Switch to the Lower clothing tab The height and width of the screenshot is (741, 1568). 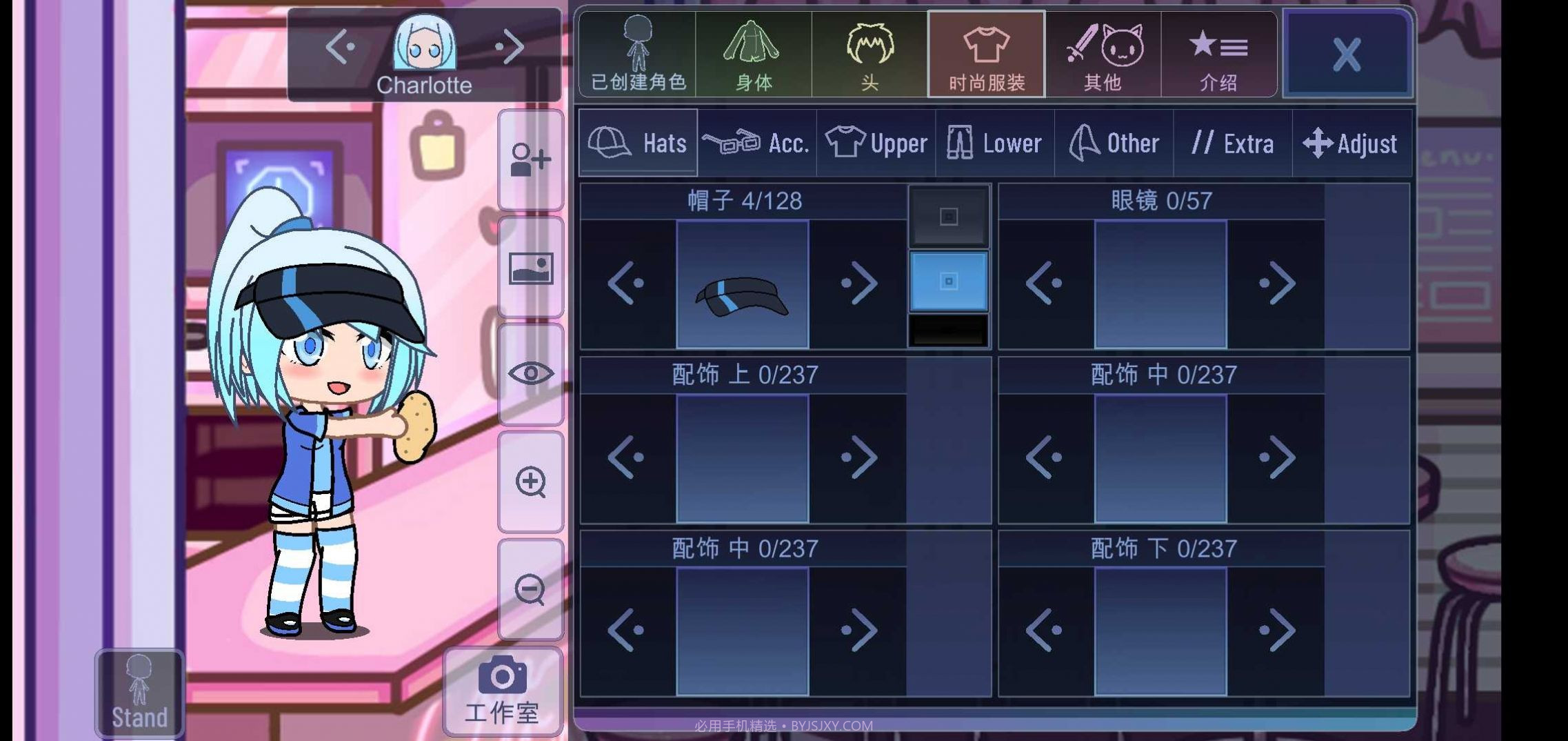(995, 143)
